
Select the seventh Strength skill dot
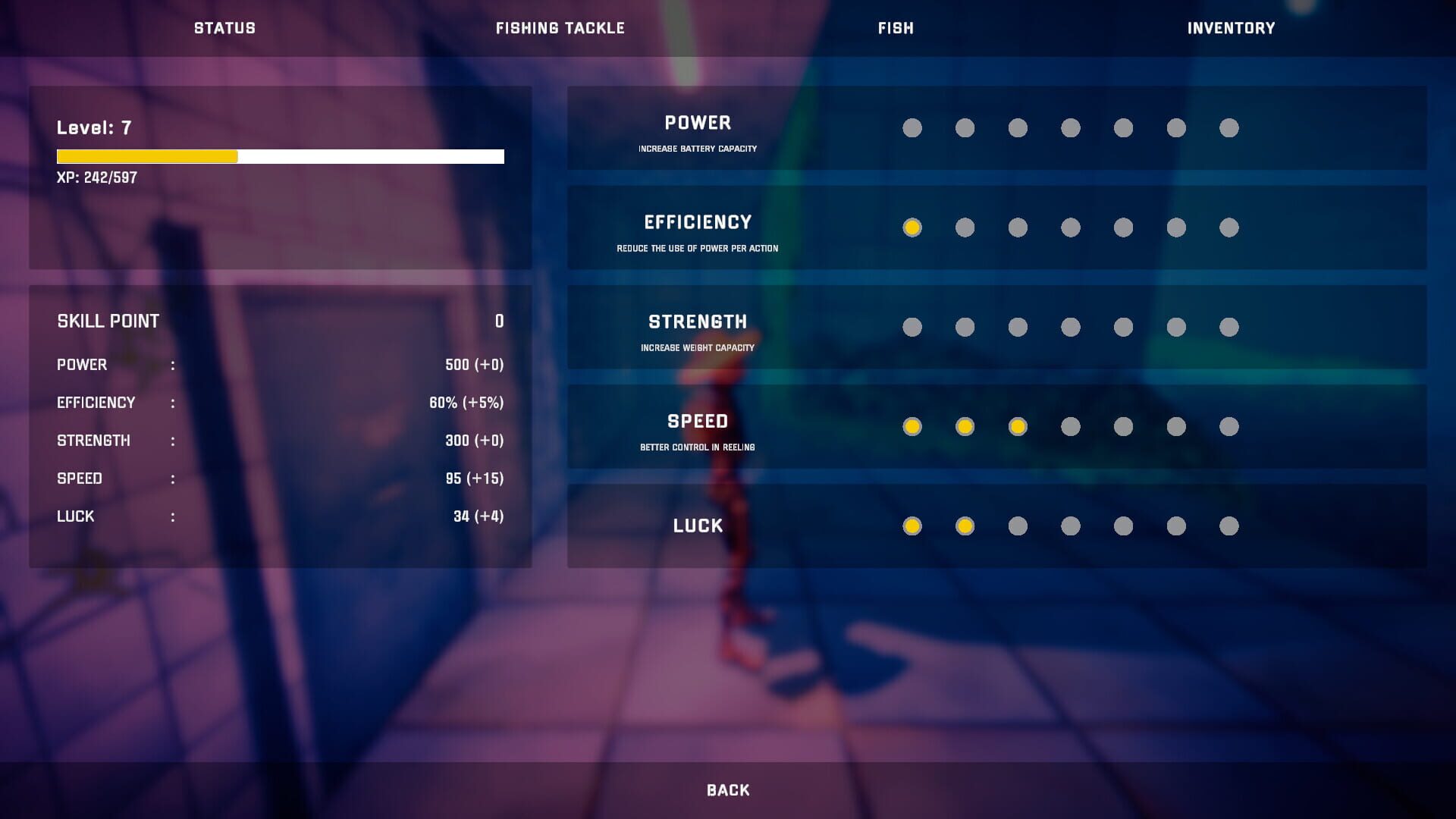tap(1230, 327)
